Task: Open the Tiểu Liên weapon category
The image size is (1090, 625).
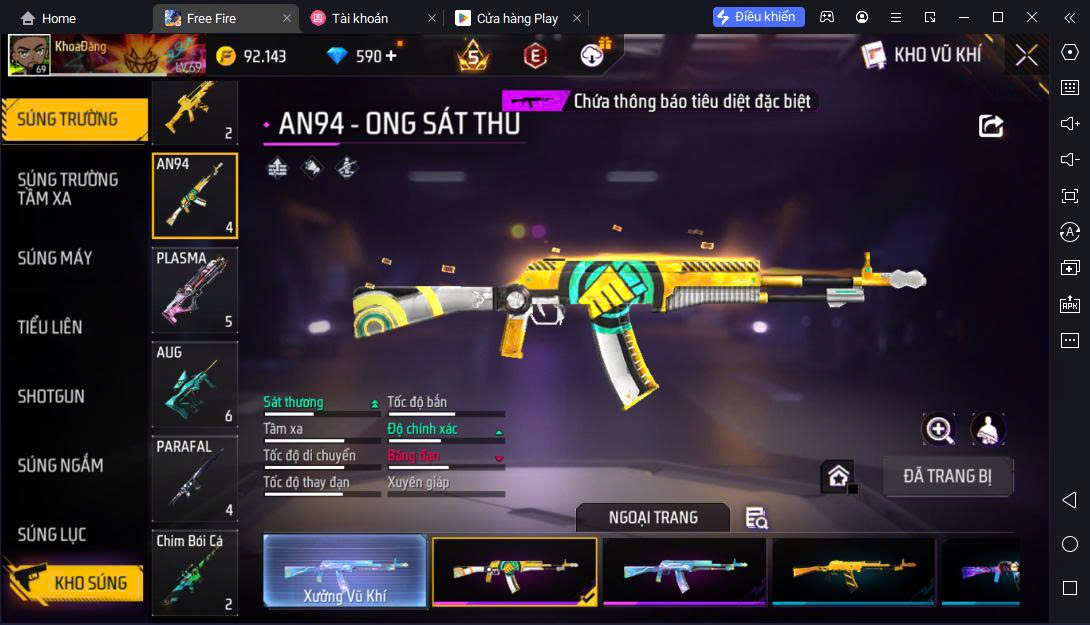Action: pos(50,327)
